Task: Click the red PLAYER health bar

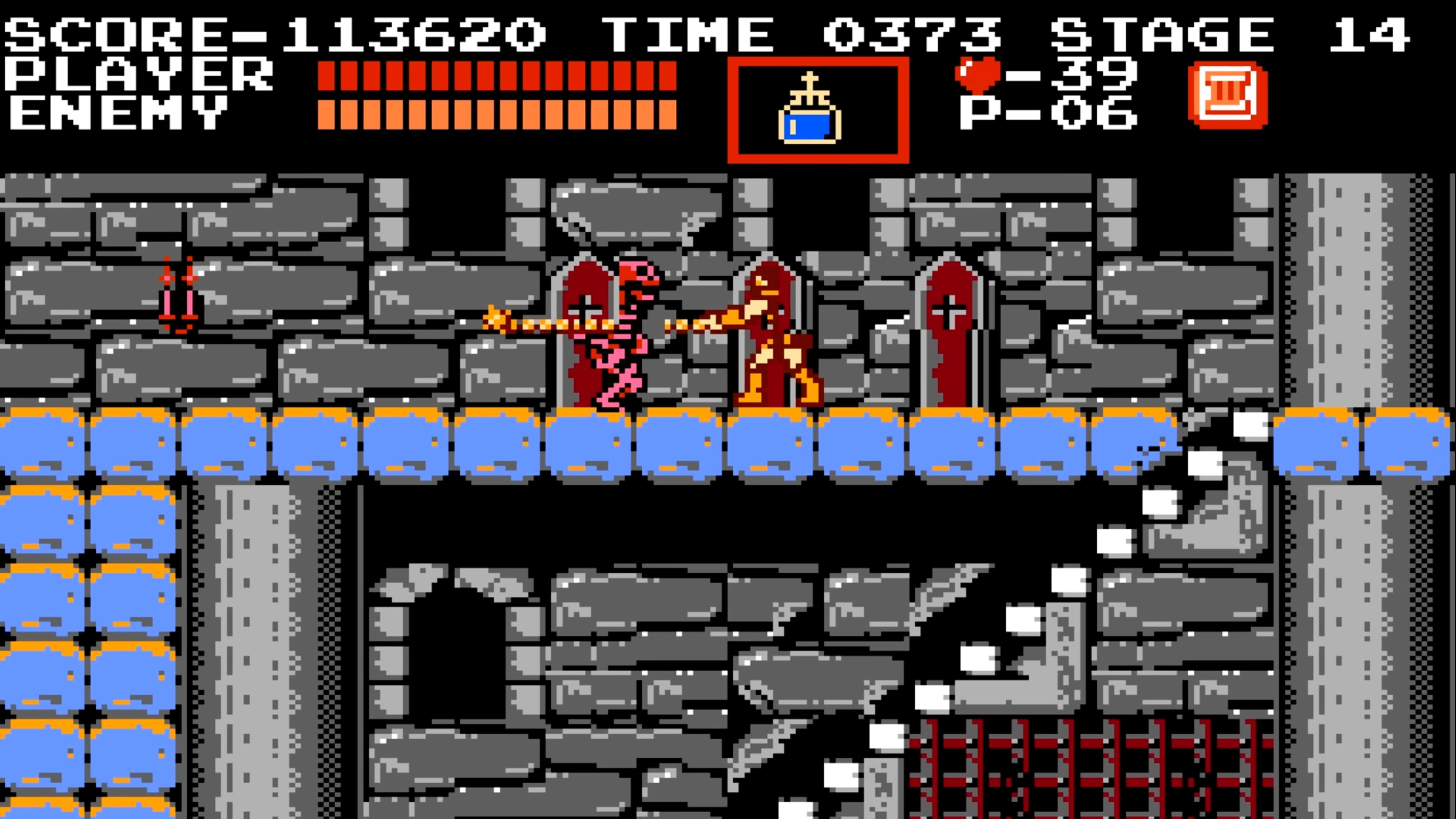Action: 497,76
